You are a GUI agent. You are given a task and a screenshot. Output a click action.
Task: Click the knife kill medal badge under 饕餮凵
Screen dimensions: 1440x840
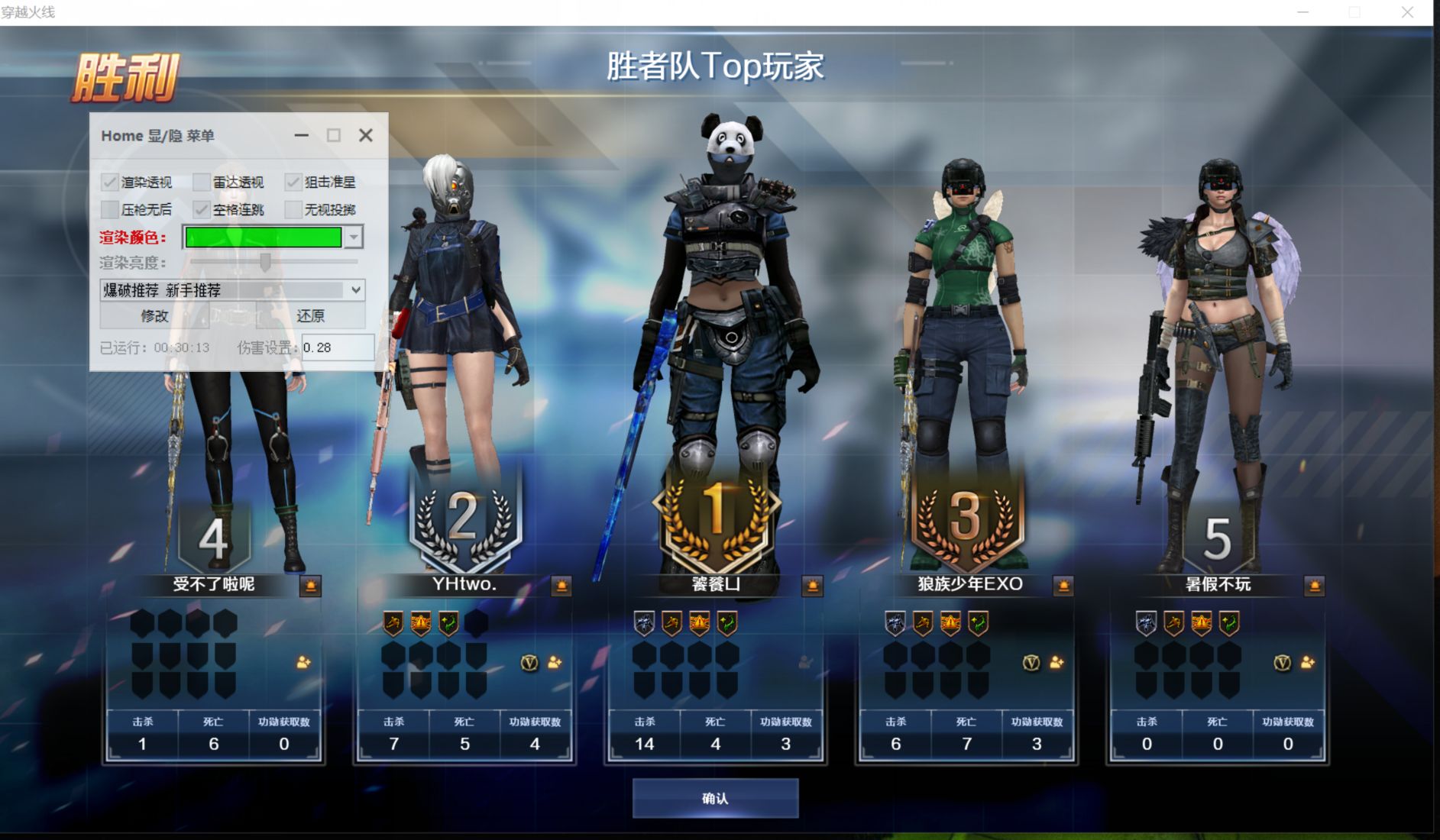point(644,622)
